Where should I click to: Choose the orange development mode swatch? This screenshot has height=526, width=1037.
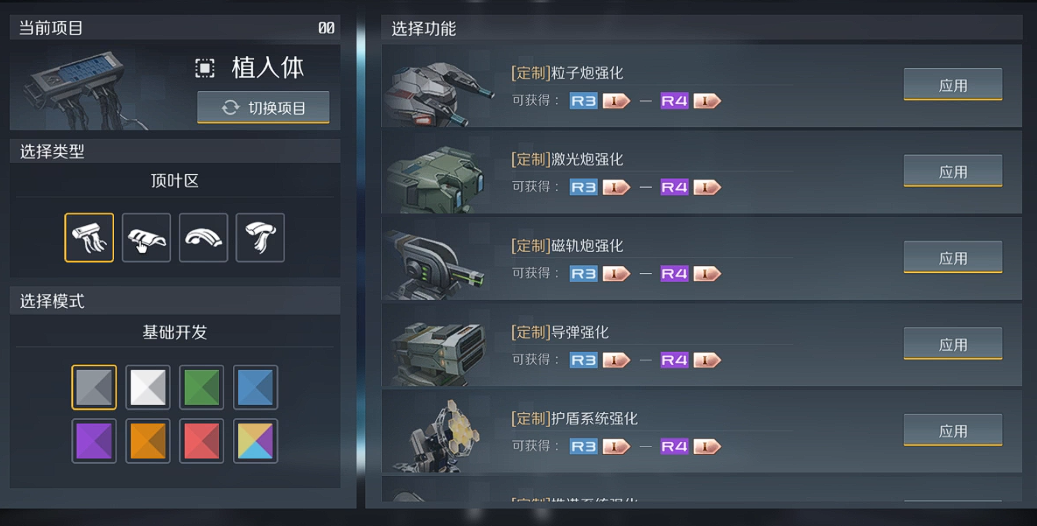click(148, 441)
